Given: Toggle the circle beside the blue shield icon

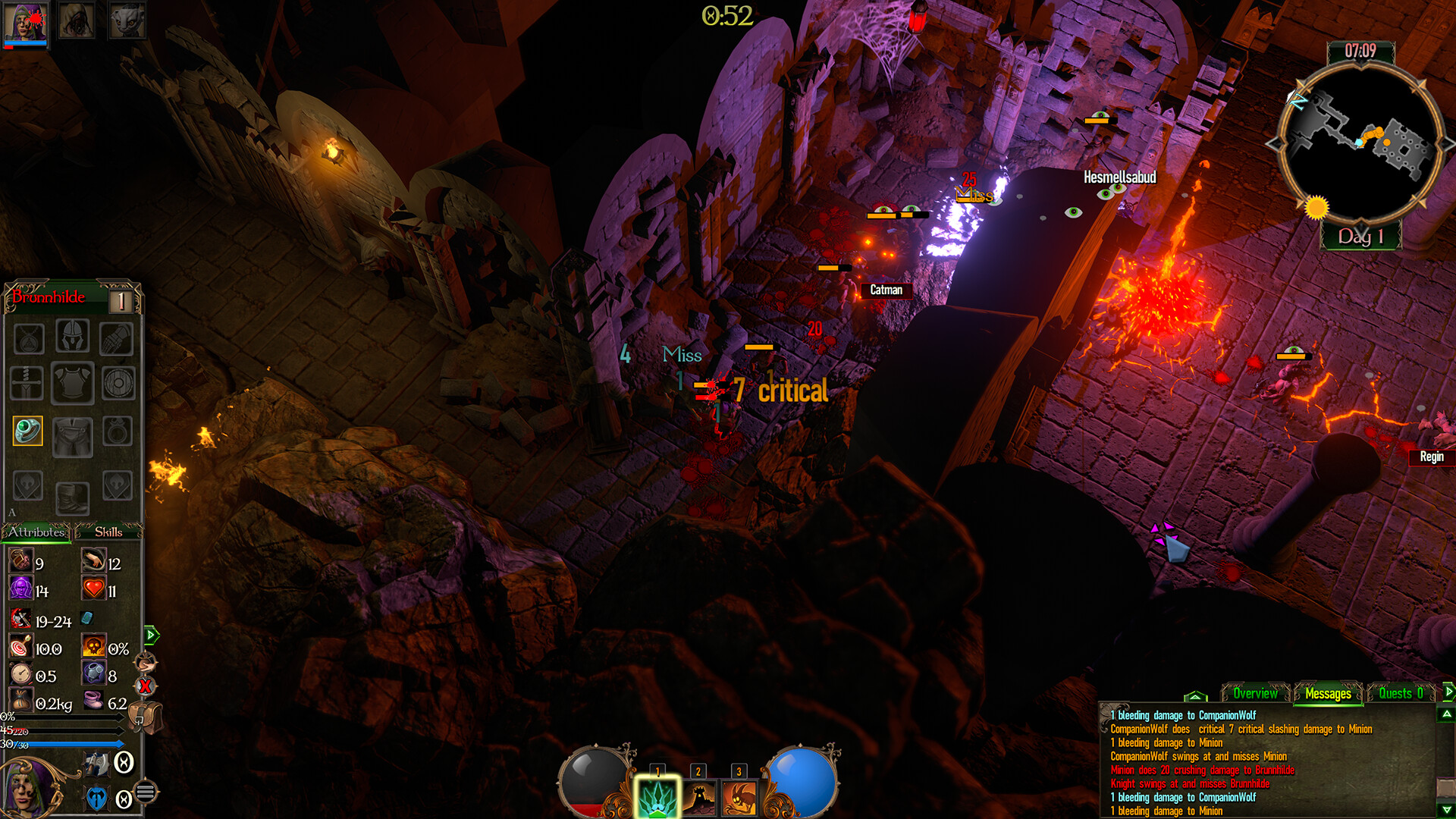Looking at the screenshot, I should 124,798.
